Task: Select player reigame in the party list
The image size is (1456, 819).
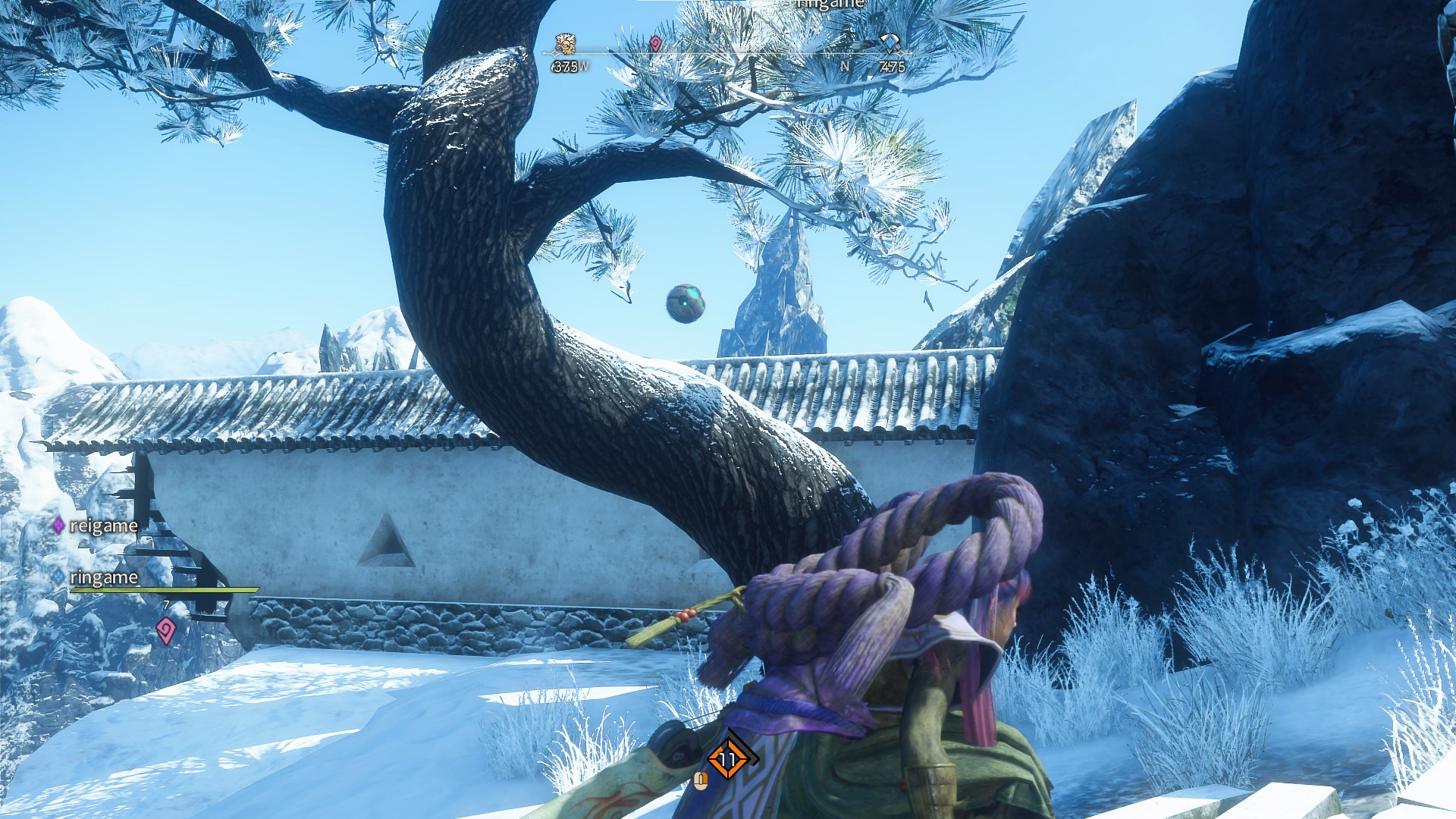Action: click(x=103, y=526)
